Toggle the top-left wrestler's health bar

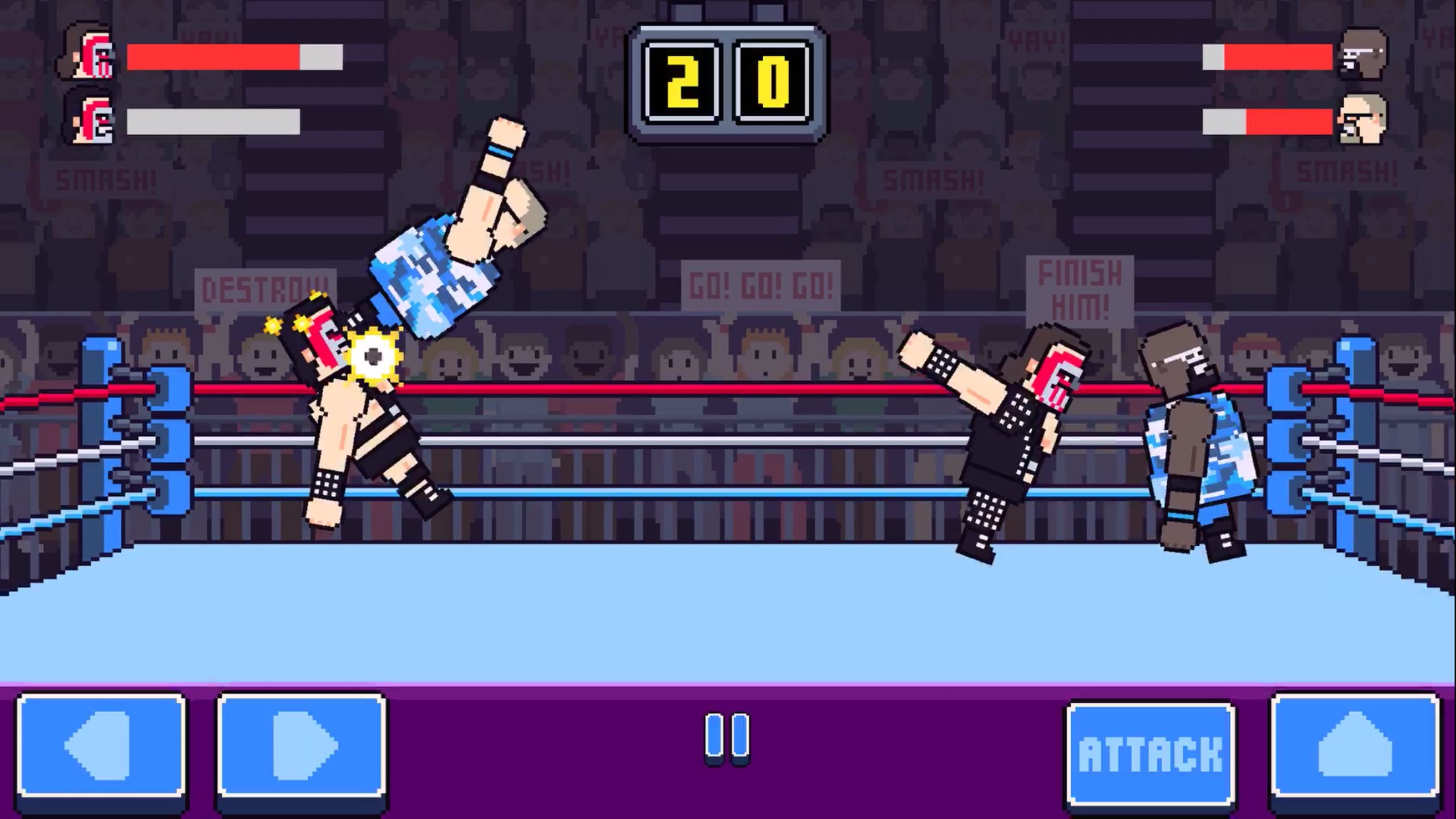[234, 56]
